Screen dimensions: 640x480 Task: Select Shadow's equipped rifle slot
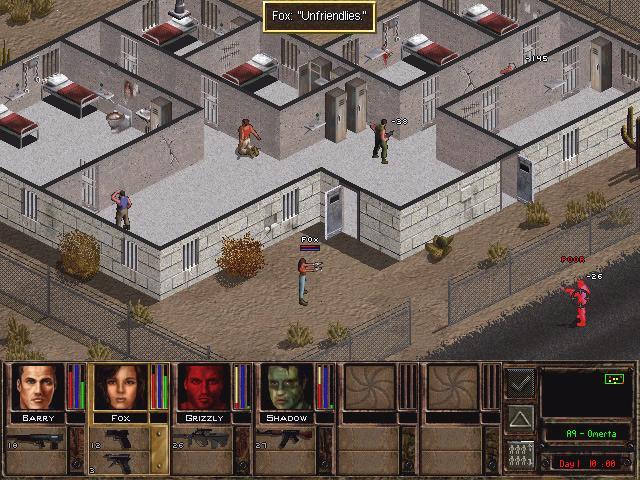coord(289,441)
